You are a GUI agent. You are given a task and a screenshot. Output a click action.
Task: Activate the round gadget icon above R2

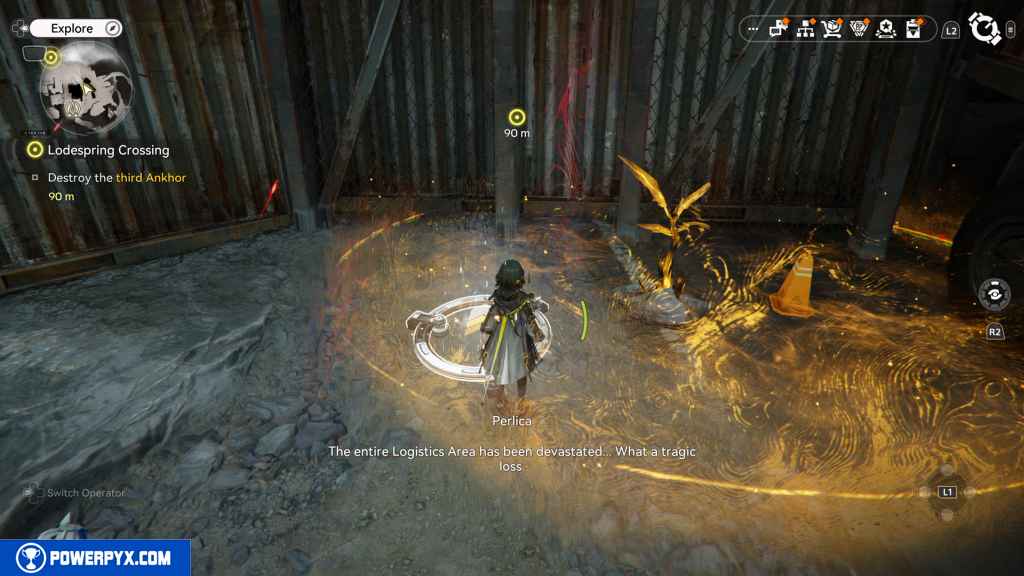[994, 295]
